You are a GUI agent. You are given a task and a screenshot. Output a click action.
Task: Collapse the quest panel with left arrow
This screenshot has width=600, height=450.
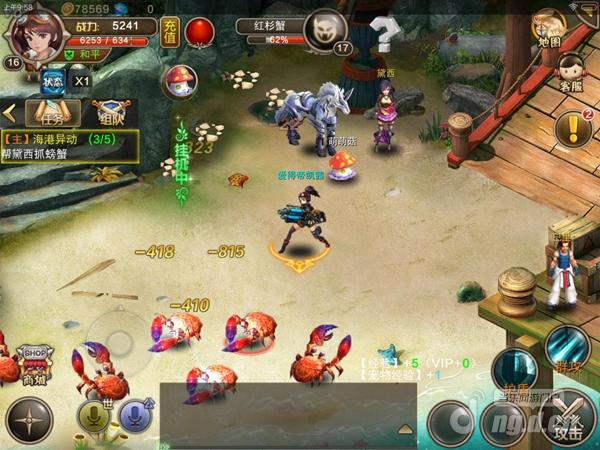[x=9, y=111]
